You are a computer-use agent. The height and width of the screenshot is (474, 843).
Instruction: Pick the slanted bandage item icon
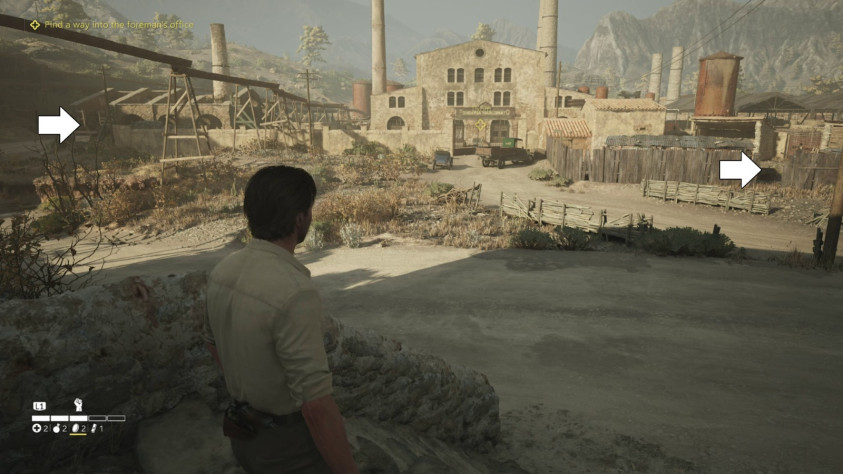(x=95, y=429)
